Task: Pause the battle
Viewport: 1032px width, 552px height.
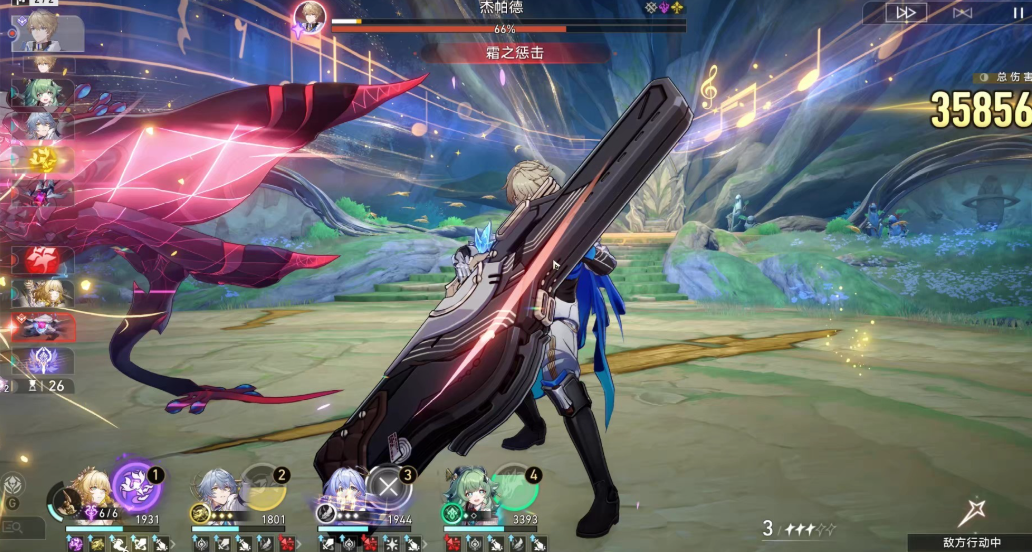Action: [x=1016, y=12]
